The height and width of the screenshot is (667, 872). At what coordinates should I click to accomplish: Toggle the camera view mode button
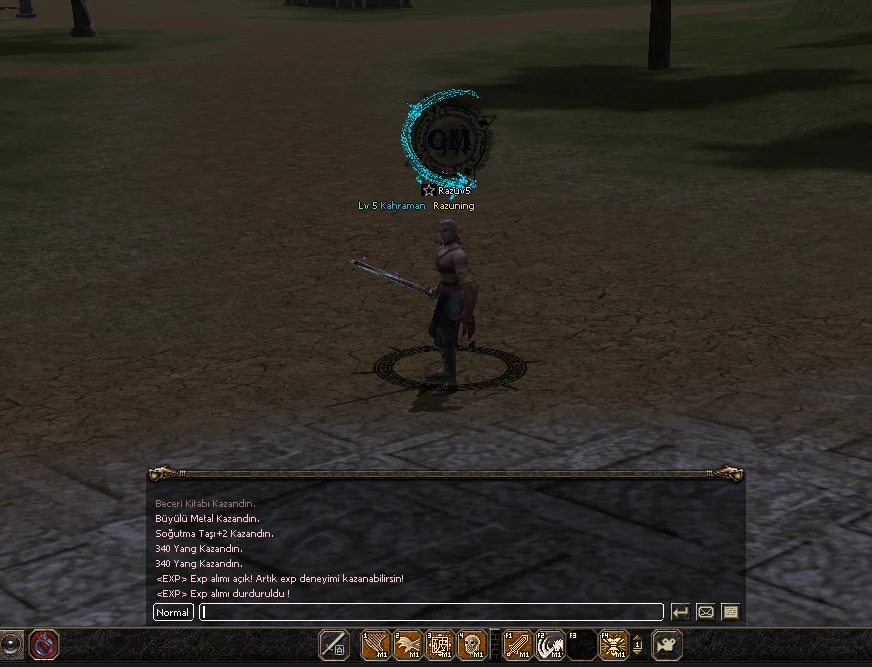coord(667,645)
